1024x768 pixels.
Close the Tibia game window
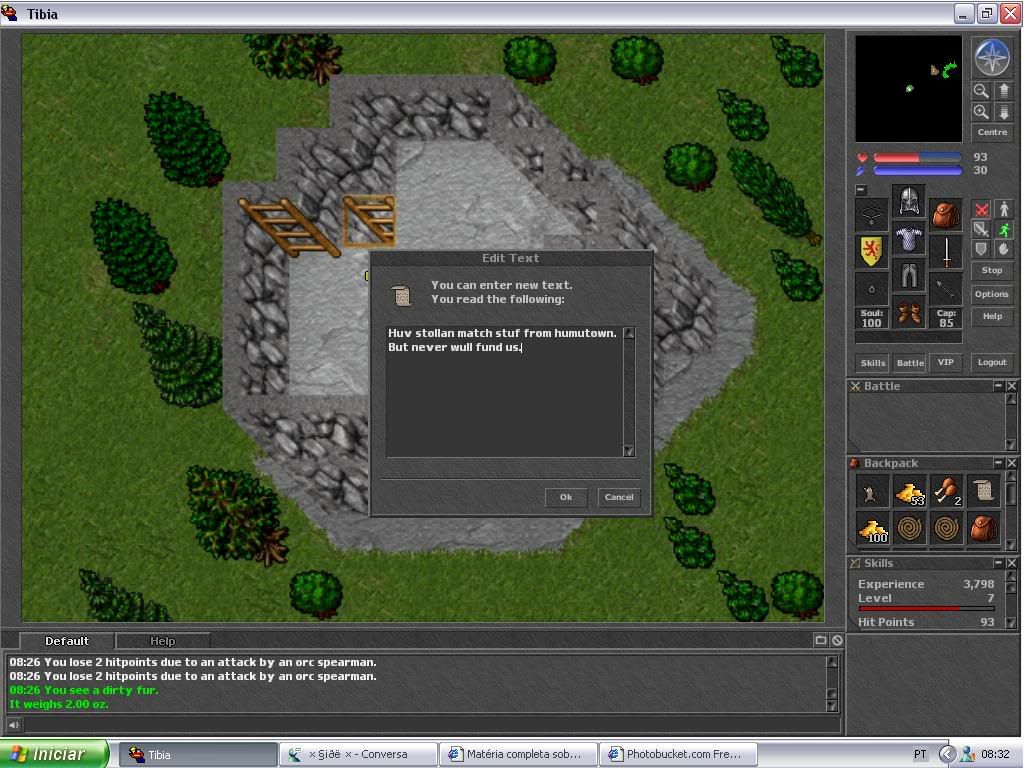(x=1010, y=13)
